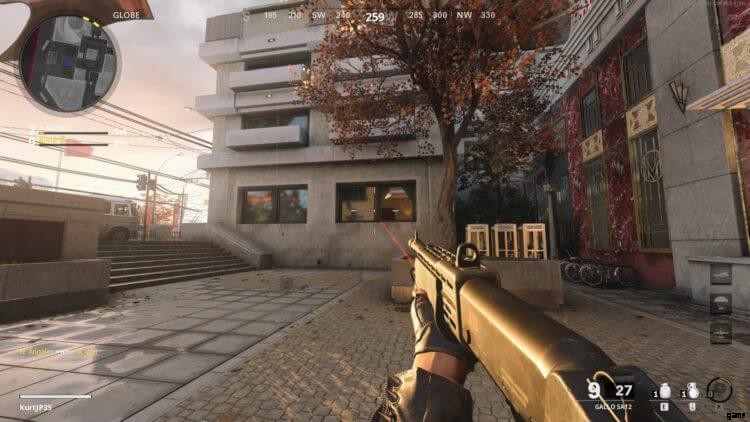750x422 pixels.
Task: Select the care package parachute scorestreak
Action: [721, 303]
